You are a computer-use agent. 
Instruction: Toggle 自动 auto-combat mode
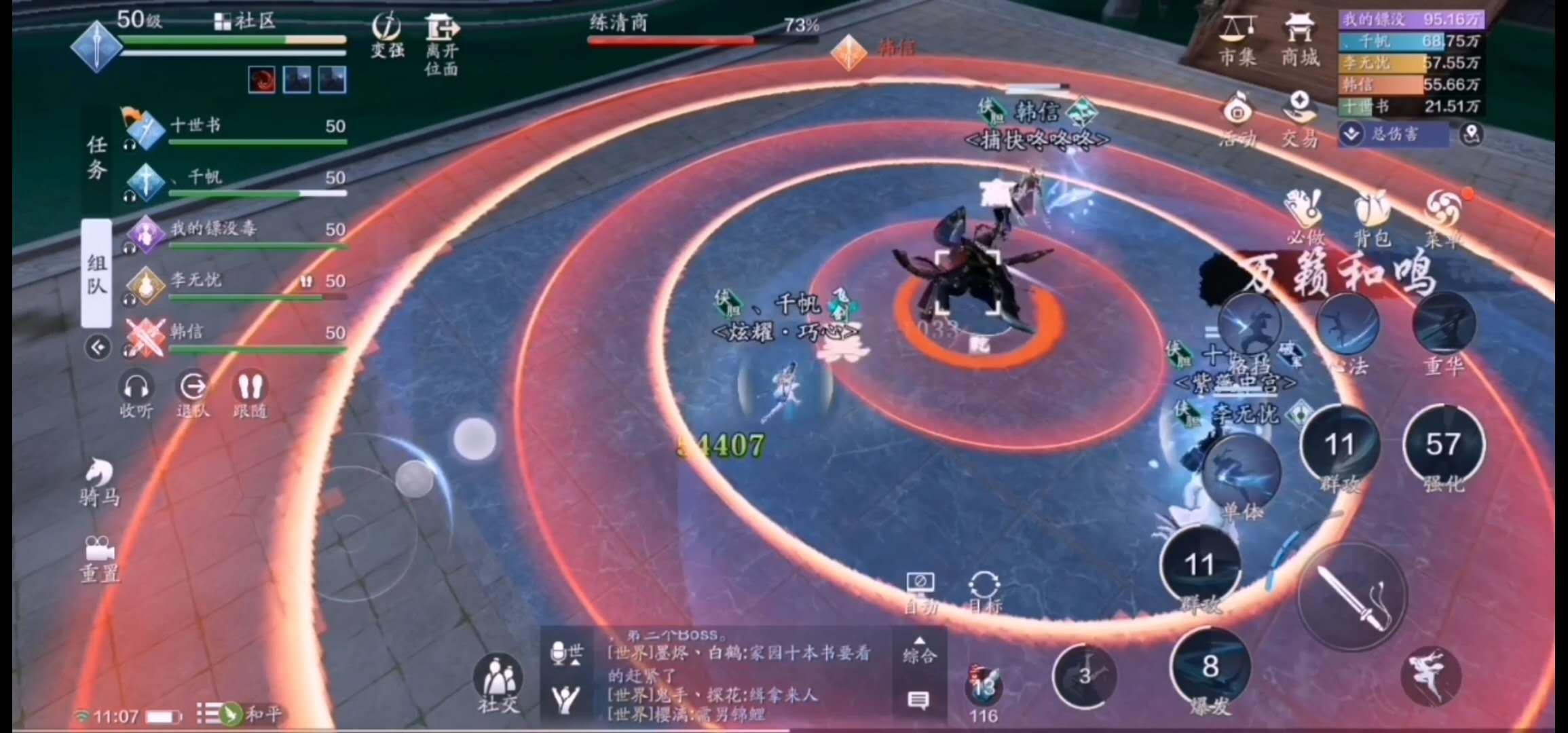[922, 584]
